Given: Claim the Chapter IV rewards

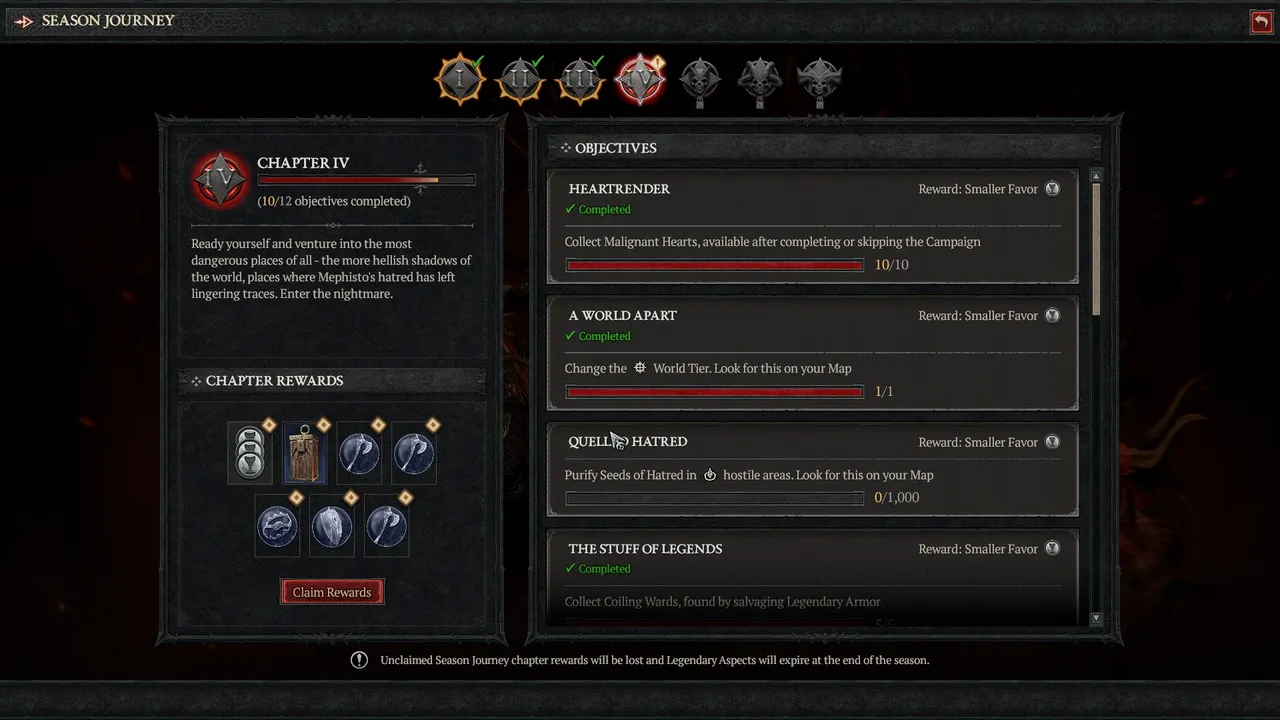Looking at the screenshot, I should (x=332, y=592).
